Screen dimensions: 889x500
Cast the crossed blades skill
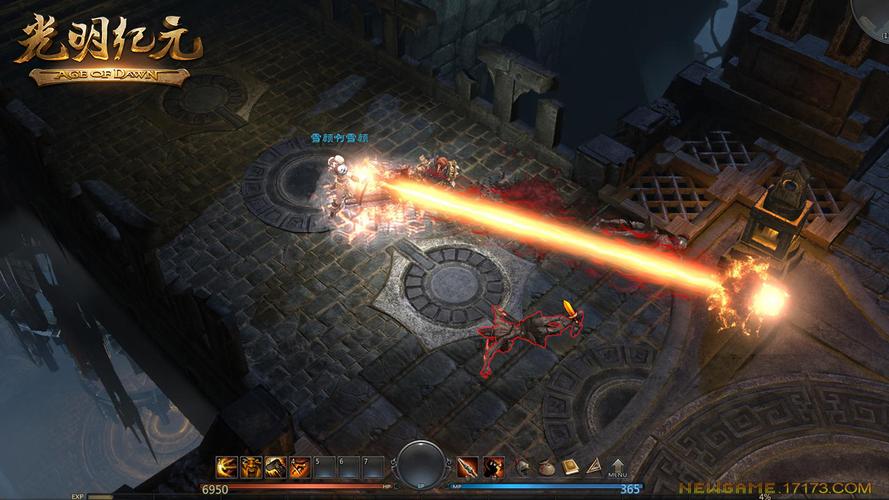tap(298, 466)
